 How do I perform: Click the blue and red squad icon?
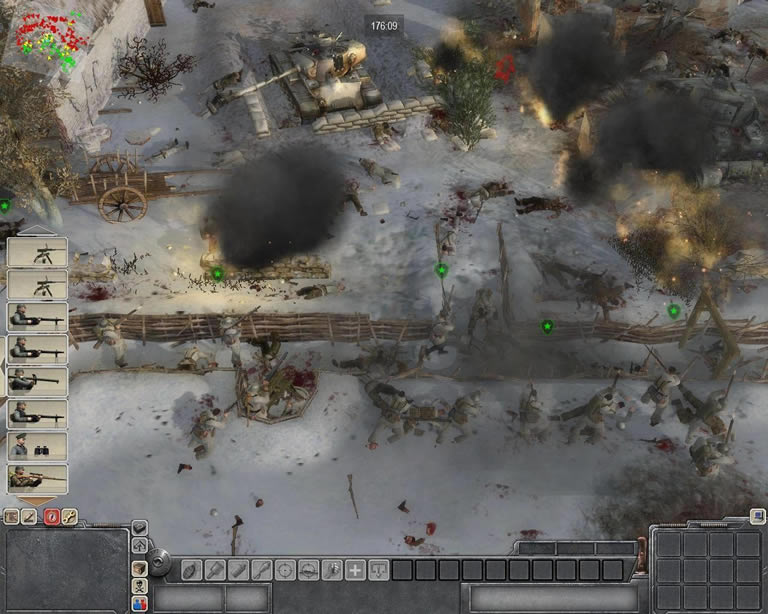pyautogui.click(x=140, y=603)
